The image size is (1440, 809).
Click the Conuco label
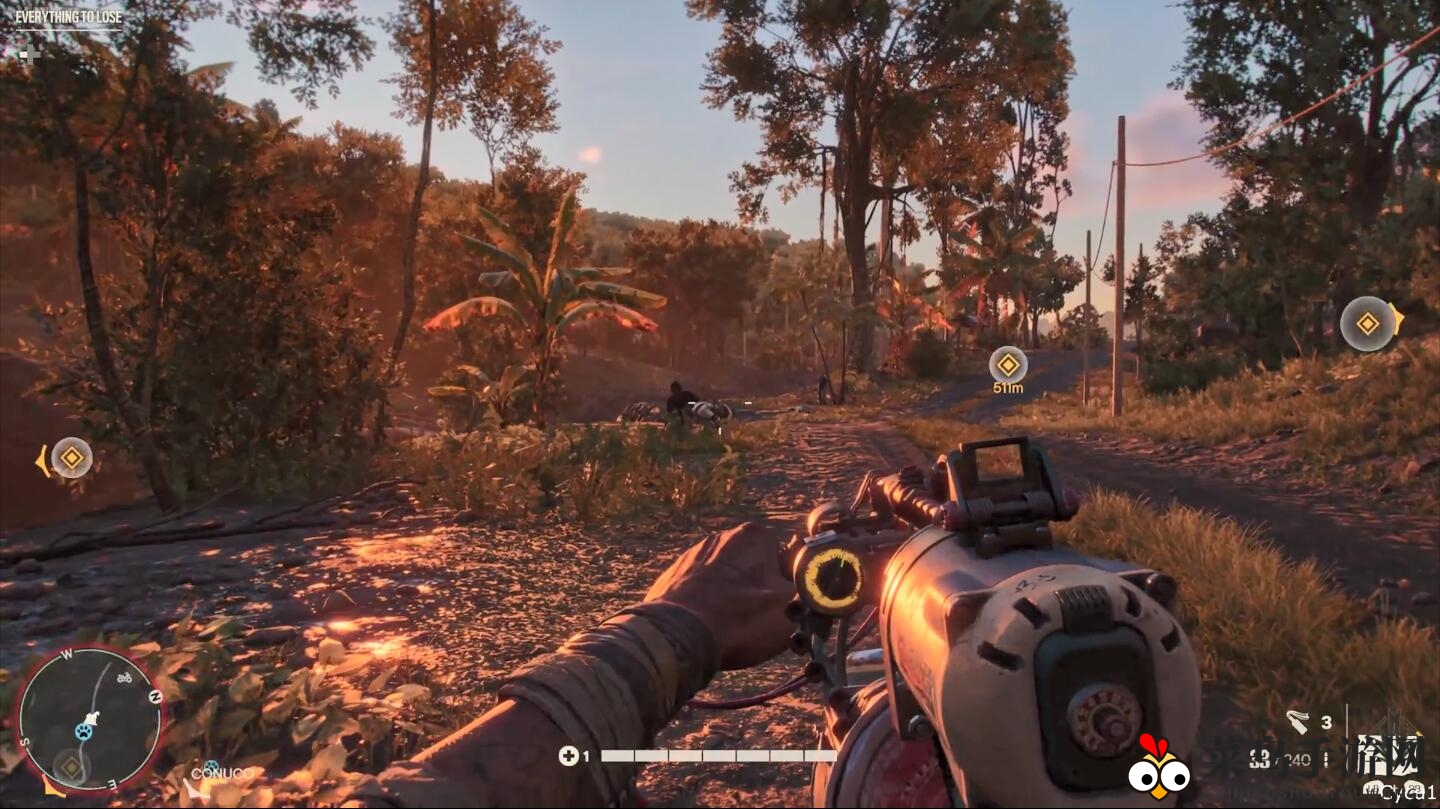click(x=221, y=773)
